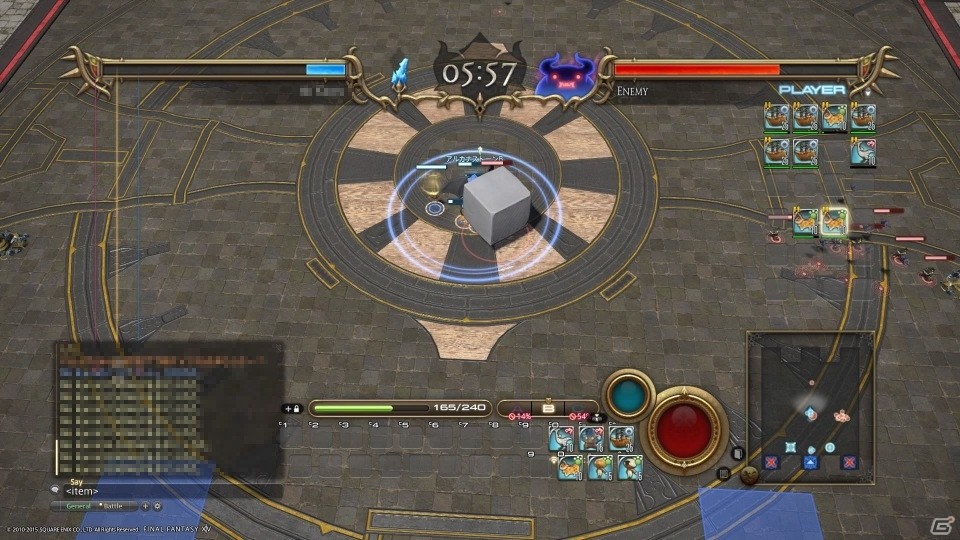Click the blue arrow gate marker on minimap
The height and width of the screenshot is (540, 960).
pos(810,462)
